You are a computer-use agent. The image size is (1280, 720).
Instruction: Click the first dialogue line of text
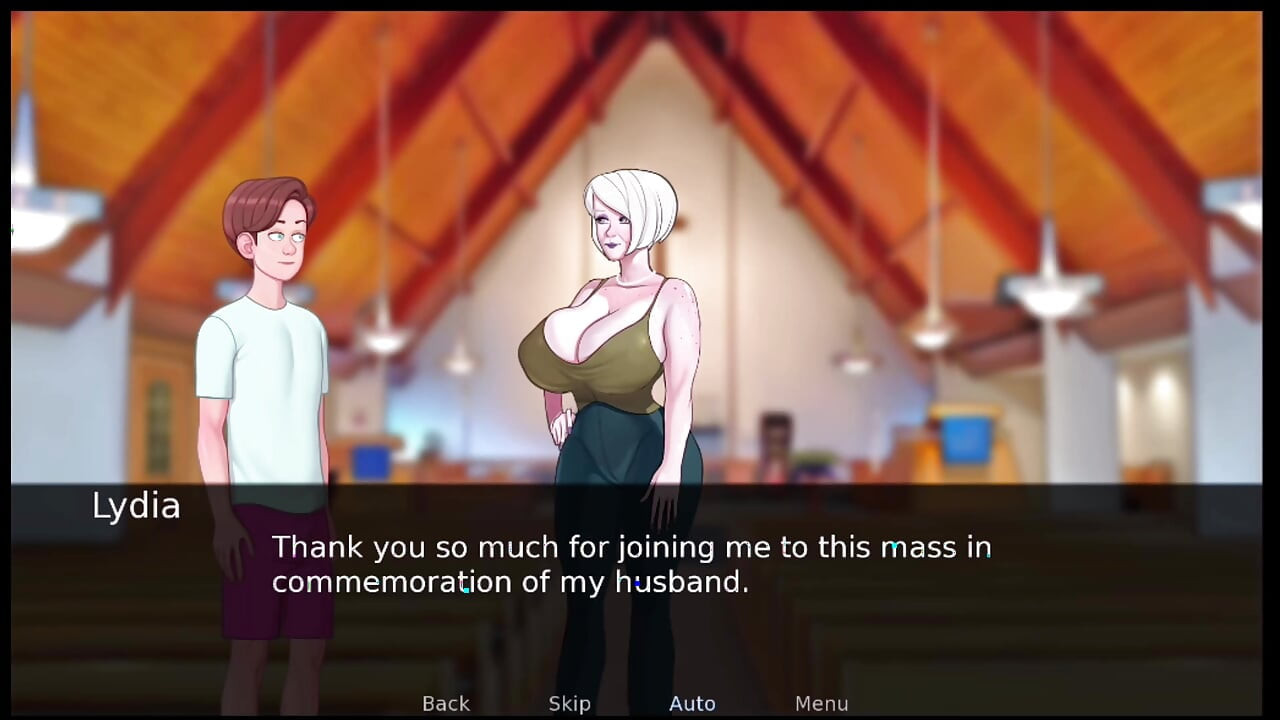(630, 547)
